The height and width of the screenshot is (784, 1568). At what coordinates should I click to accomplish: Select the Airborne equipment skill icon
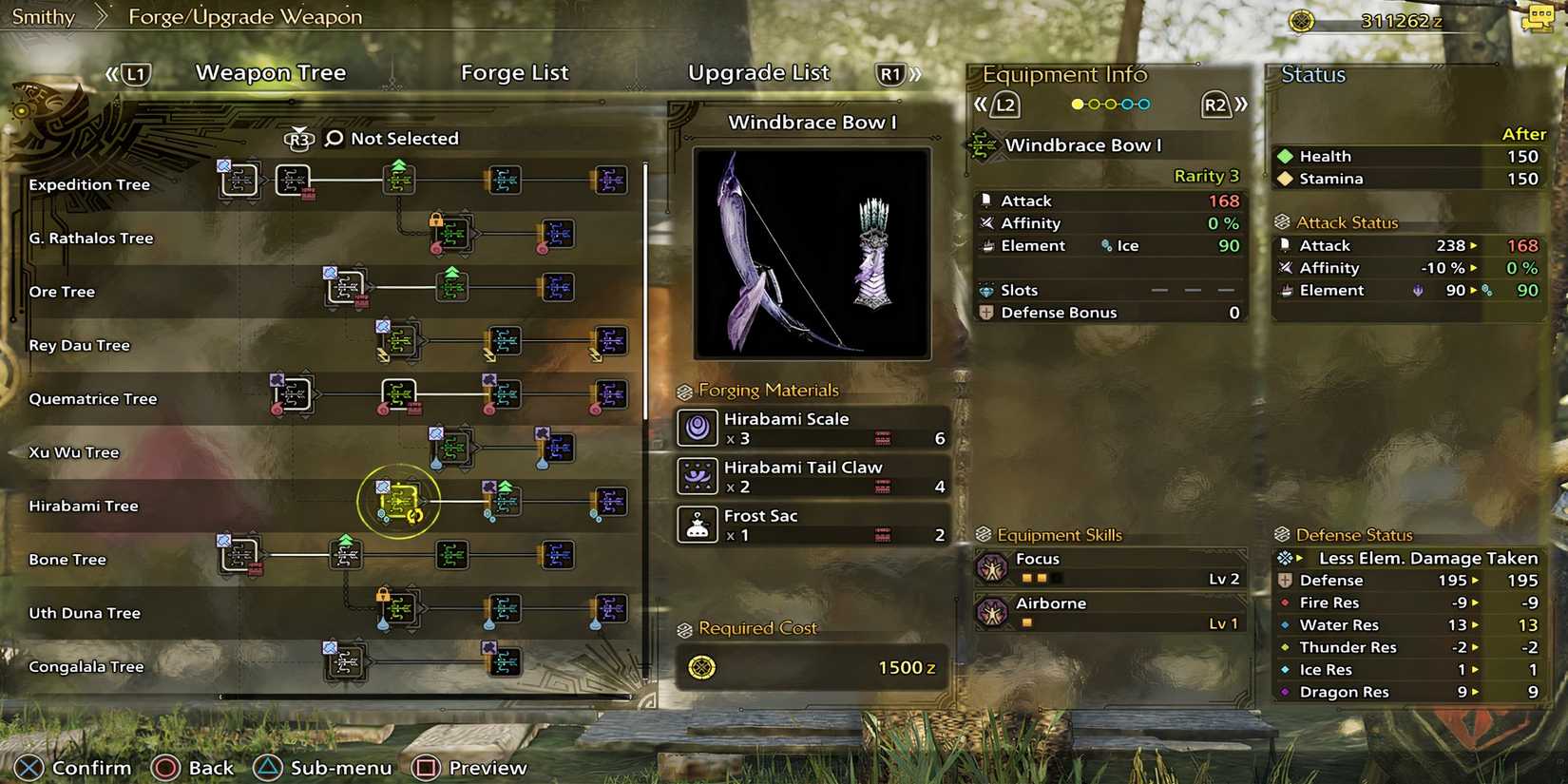pyautogui.click(x=993, y=613)
